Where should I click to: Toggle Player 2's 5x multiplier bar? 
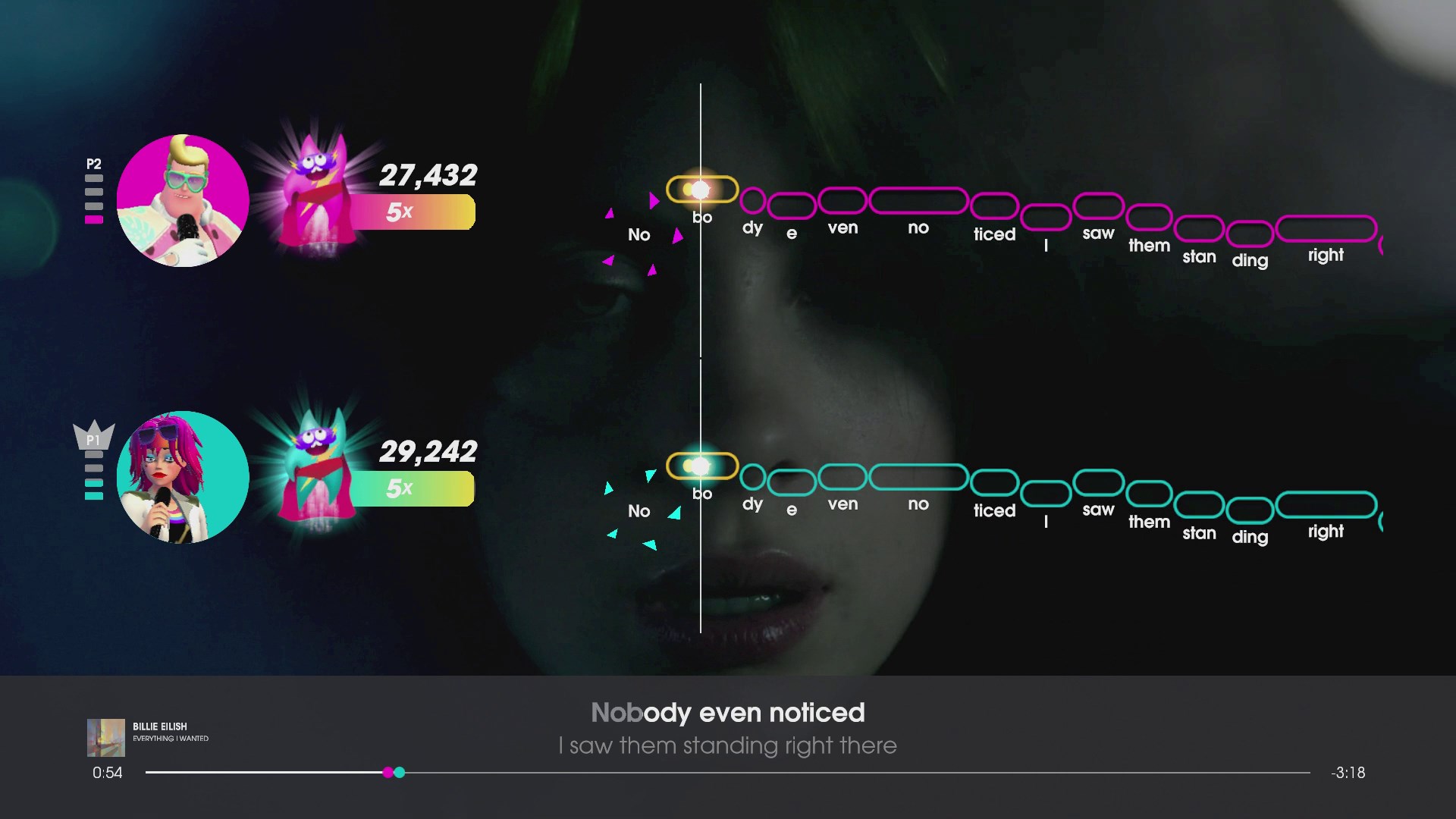413,211
